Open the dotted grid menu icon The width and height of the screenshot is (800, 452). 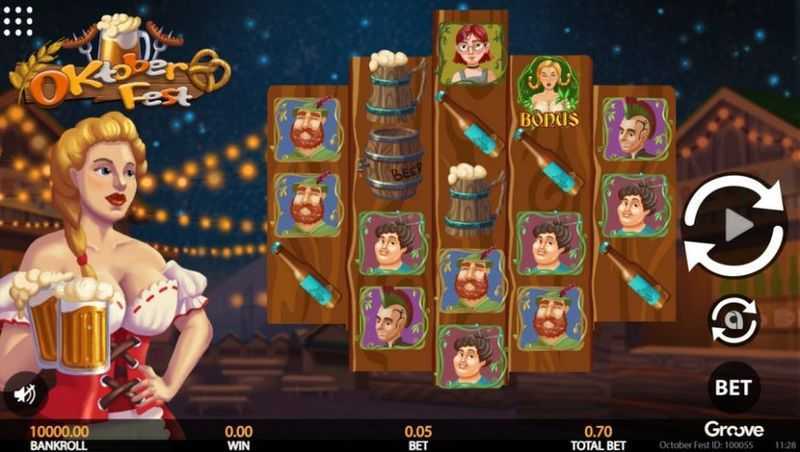coord(18,19)
